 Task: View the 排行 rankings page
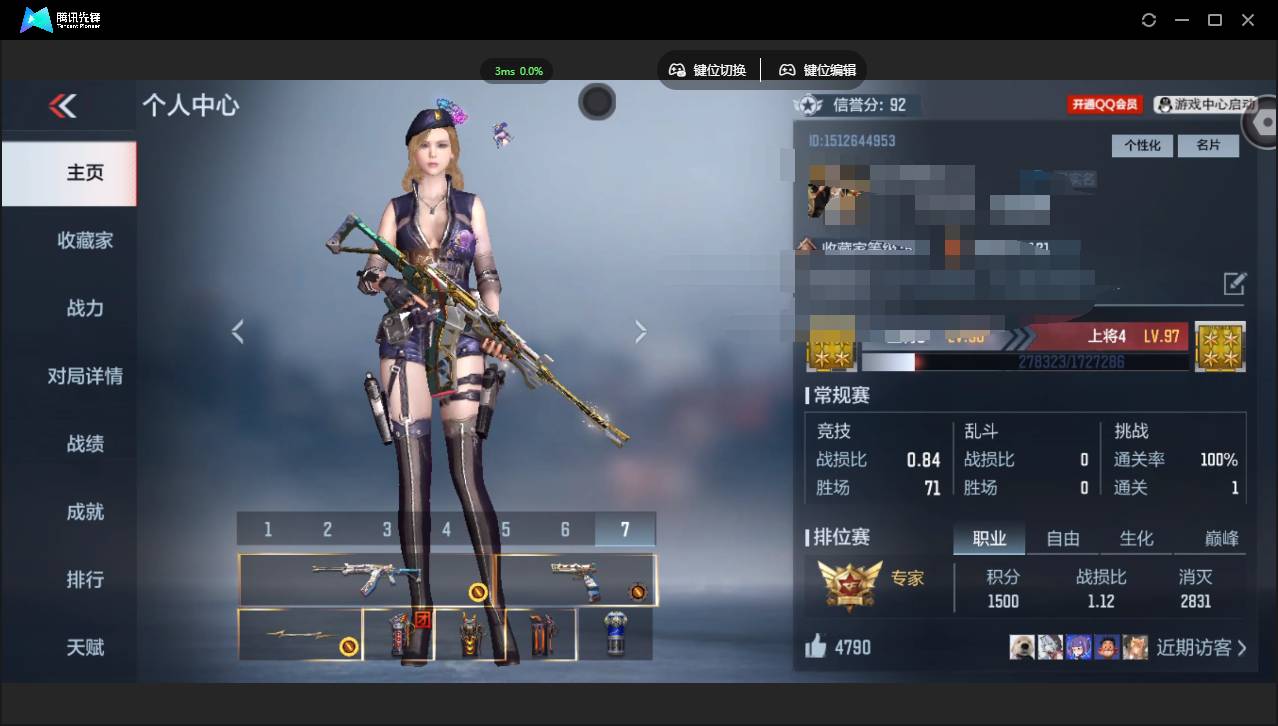click(85, 580)
